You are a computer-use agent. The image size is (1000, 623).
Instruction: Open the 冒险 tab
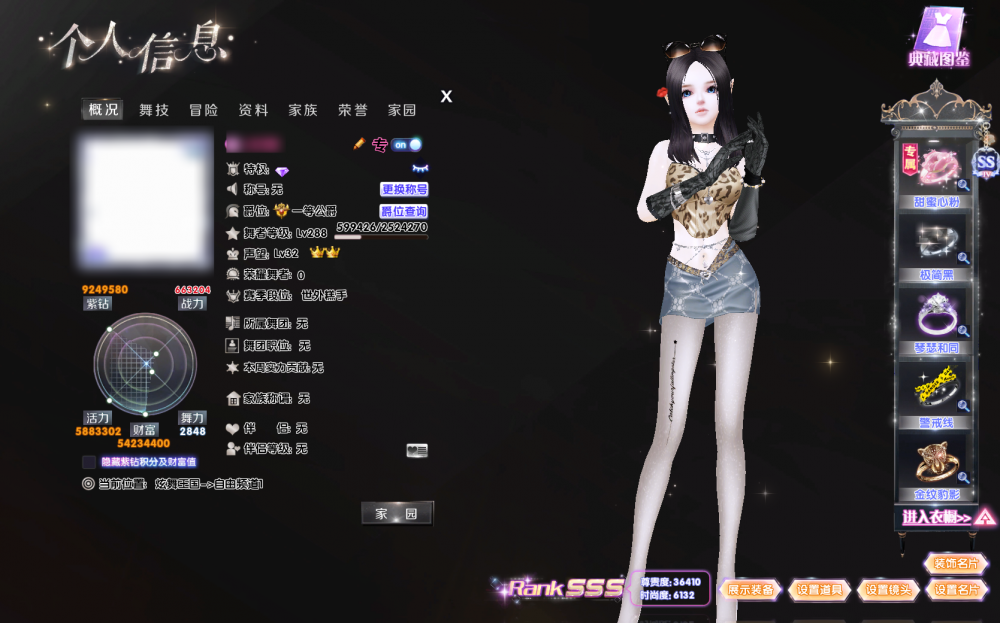(204, 110)
